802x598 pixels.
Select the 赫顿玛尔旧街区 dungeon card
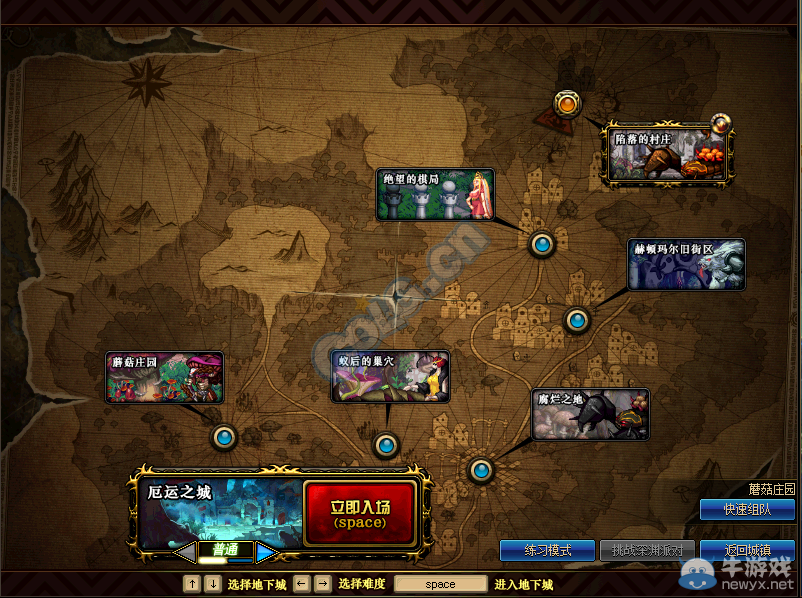[686, 264]
